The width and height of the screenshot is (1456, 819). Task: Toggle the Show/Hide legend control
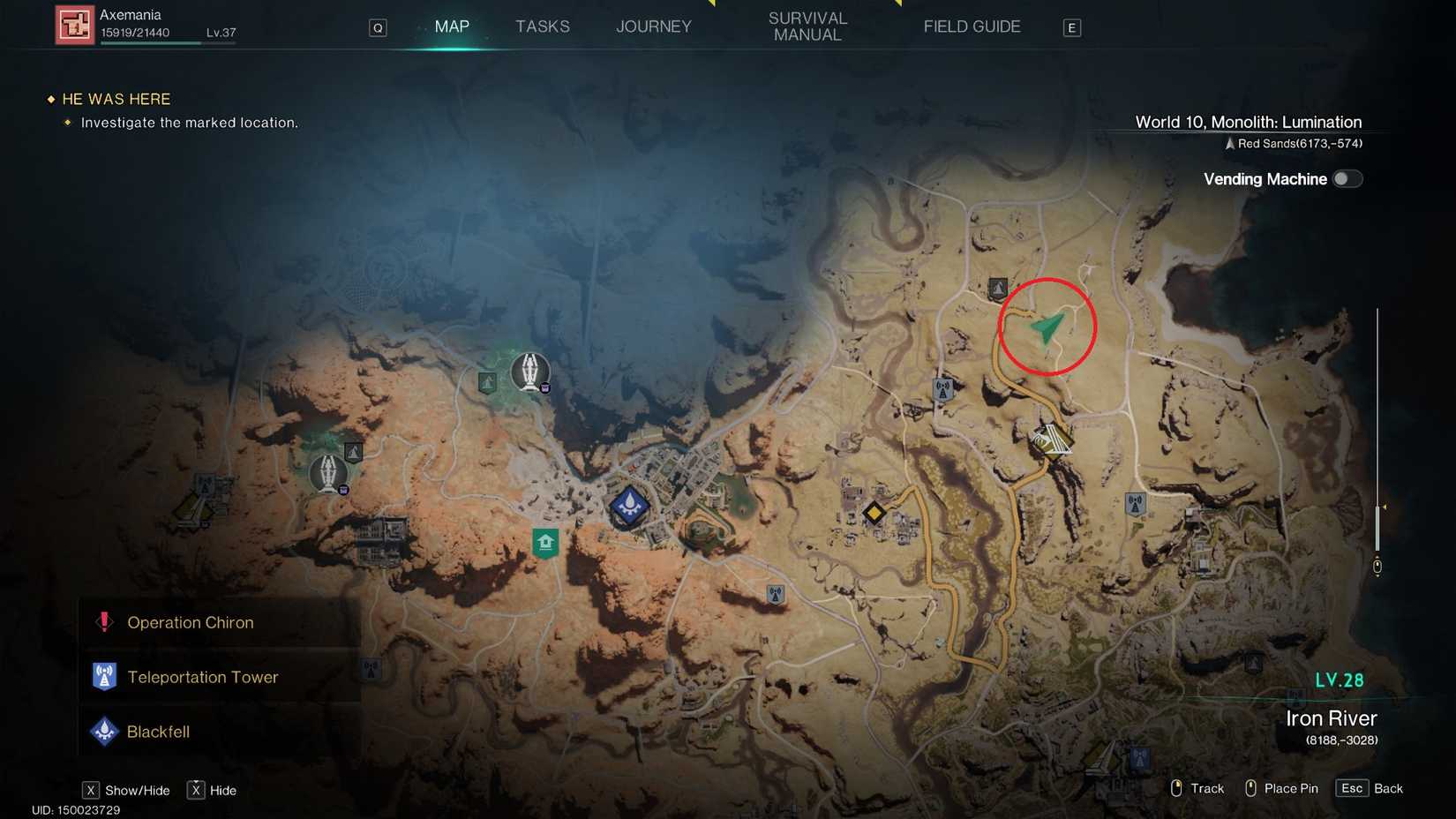pyautogui.click(x=125, y=790)
